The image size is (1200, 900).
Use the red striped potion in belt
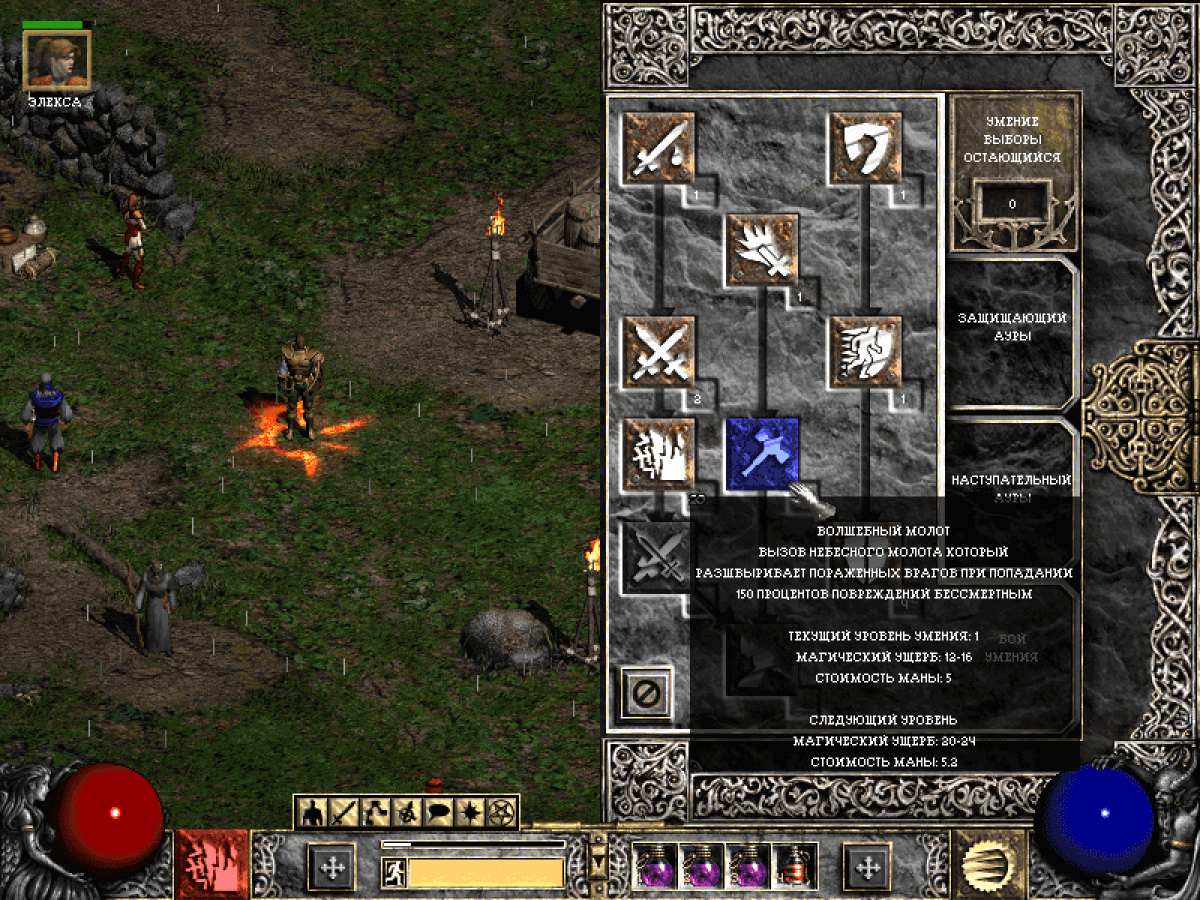click(796, 865)
